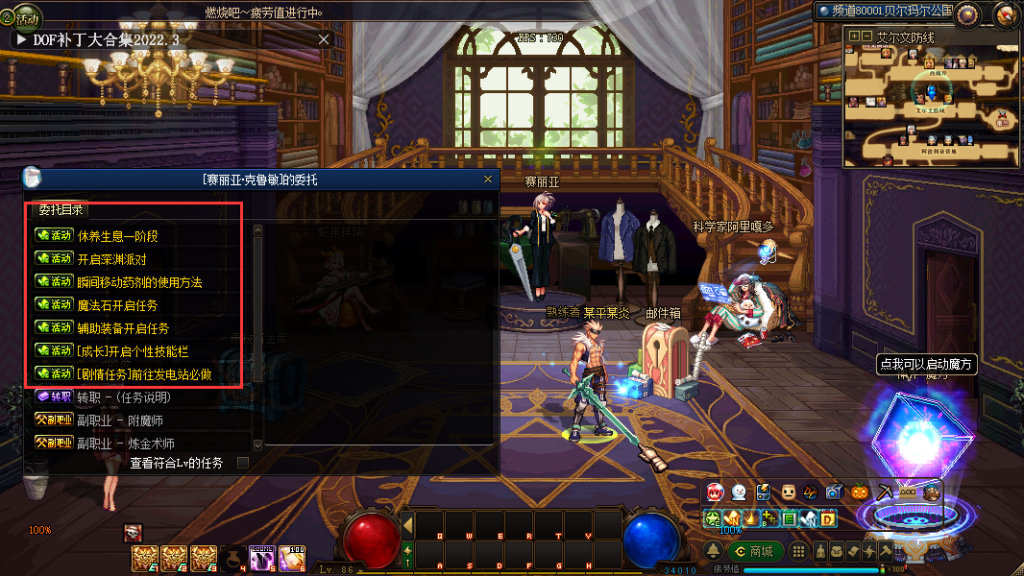Open the 商城 shop button
Screen dimensions: 1024x576
pyautogui.click(x=754, y=551)
